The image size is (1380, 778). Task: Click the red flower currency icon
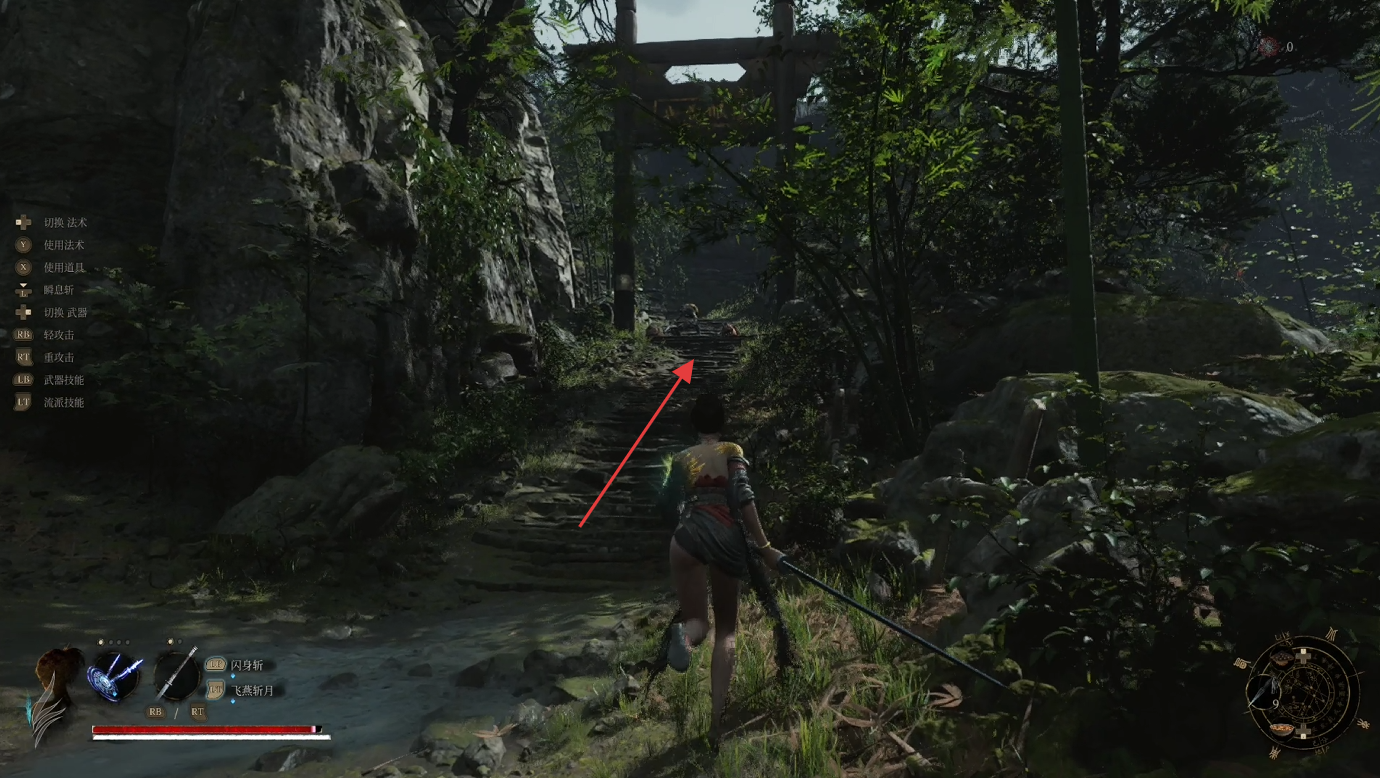1268,46
